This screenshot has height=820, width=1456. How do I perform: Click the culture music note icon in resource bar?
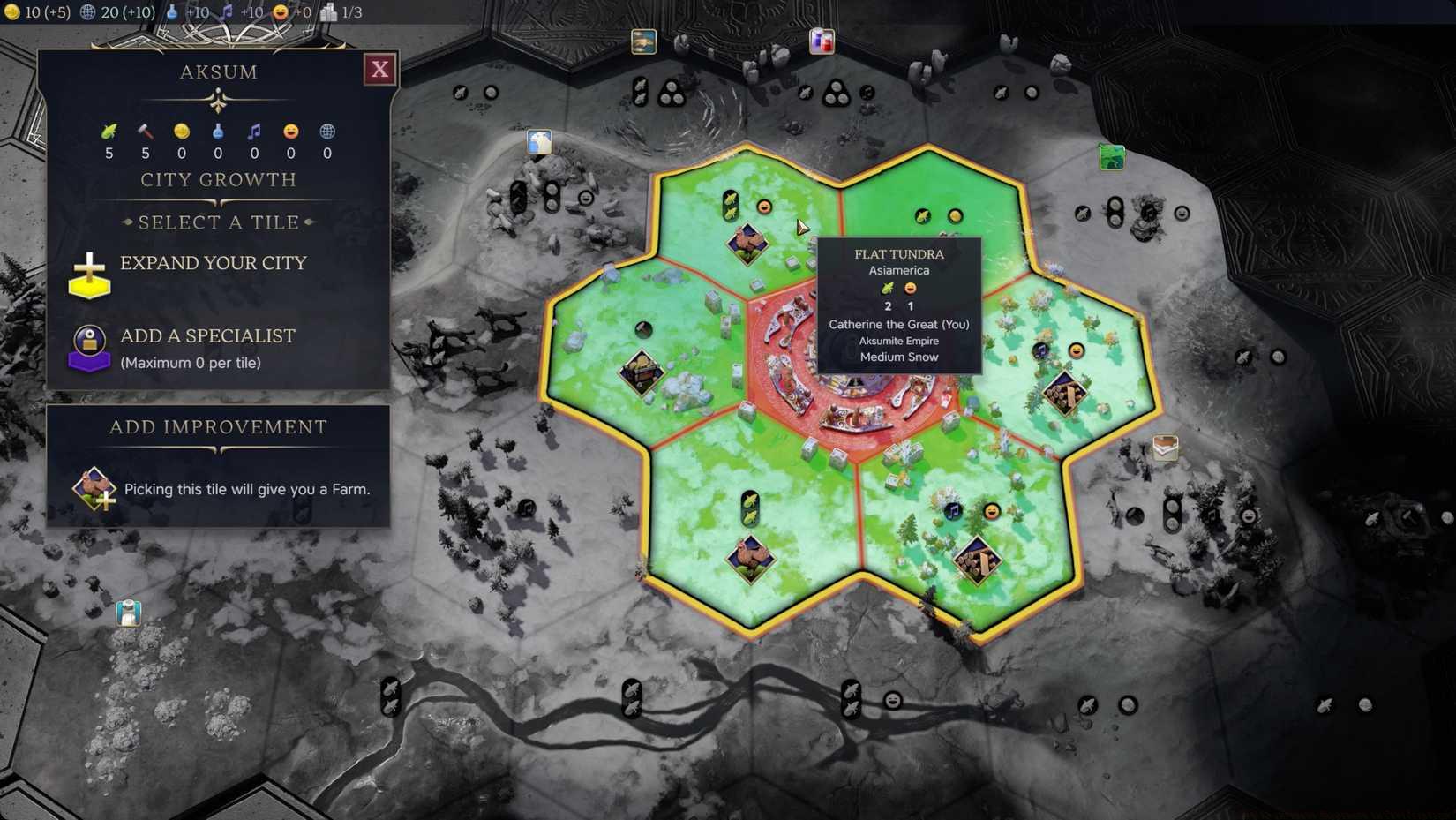click(227, 11)
